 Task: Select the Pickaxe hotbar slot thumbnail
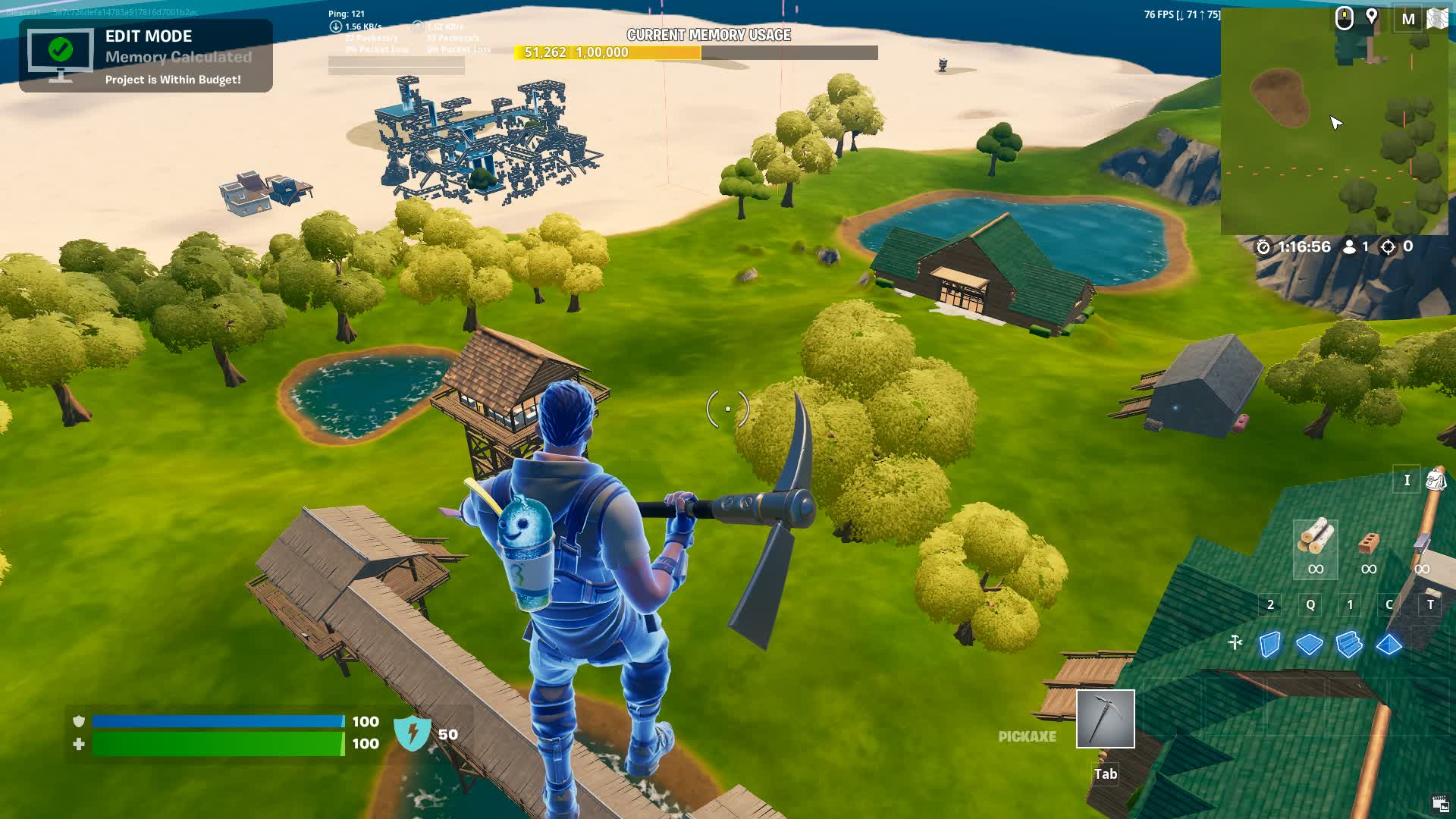click(x=1105, y=719)
